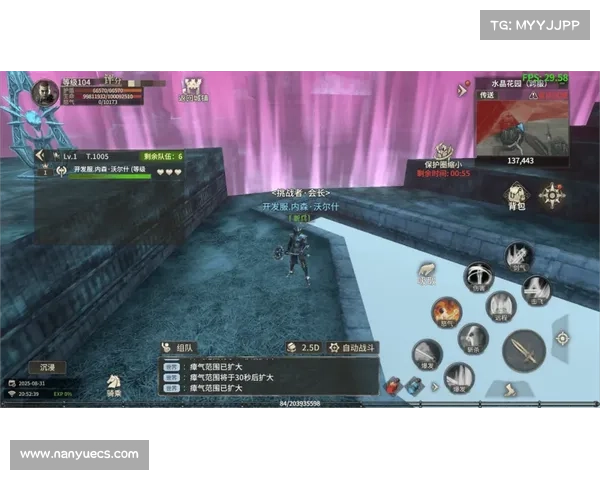Activate the 远程 ranged skill
This screenshot has height=480, width=600.
[500, 305]
